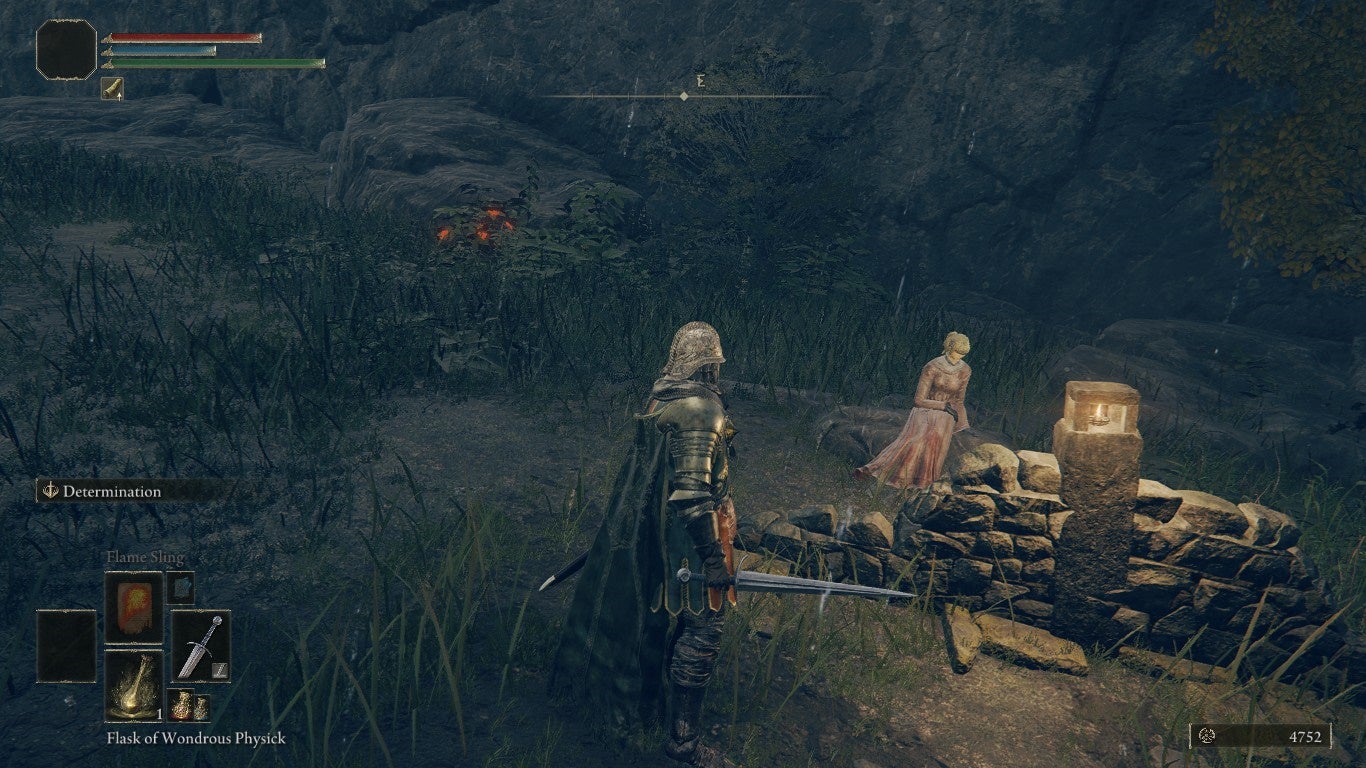The width and height of the screenshot is (1366, 768).
Task: Select the empty quick-item slot
Action: tap(67, 645)
